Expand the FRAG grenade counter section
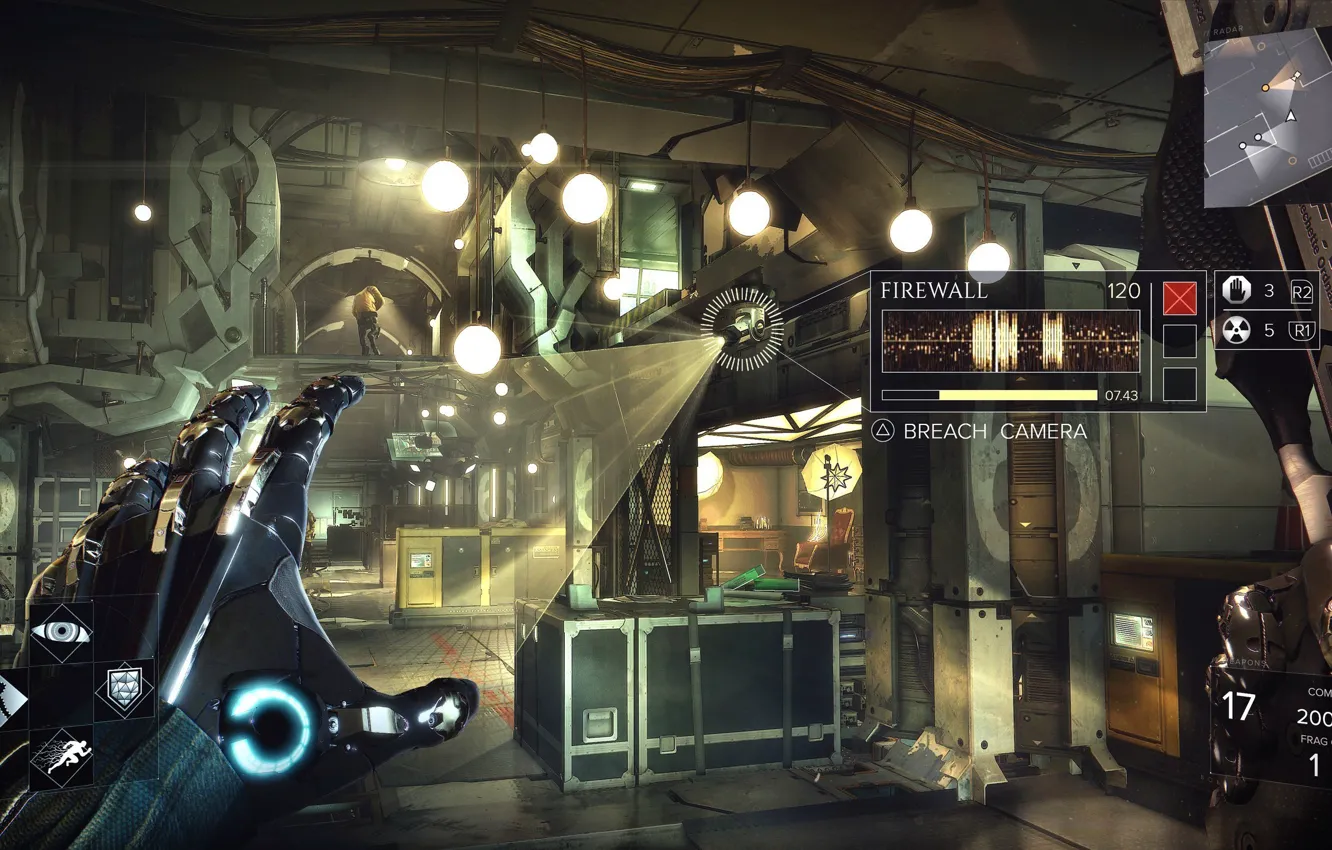The width and height of the screenshot is (1332, 850). click(1318, 740)
